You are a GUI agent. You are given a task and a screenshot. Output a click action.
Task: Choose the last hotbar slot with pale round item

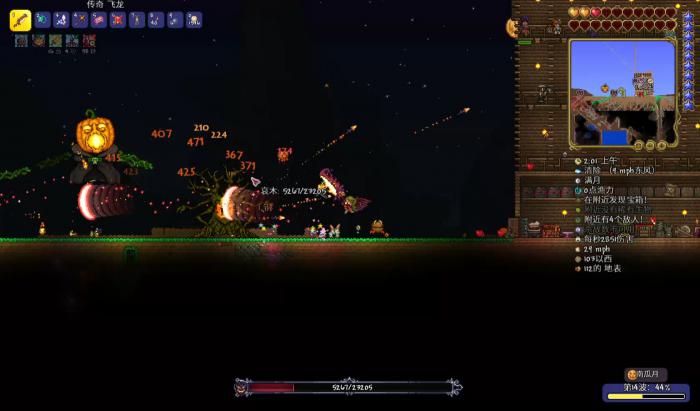(x=194, y=20)
